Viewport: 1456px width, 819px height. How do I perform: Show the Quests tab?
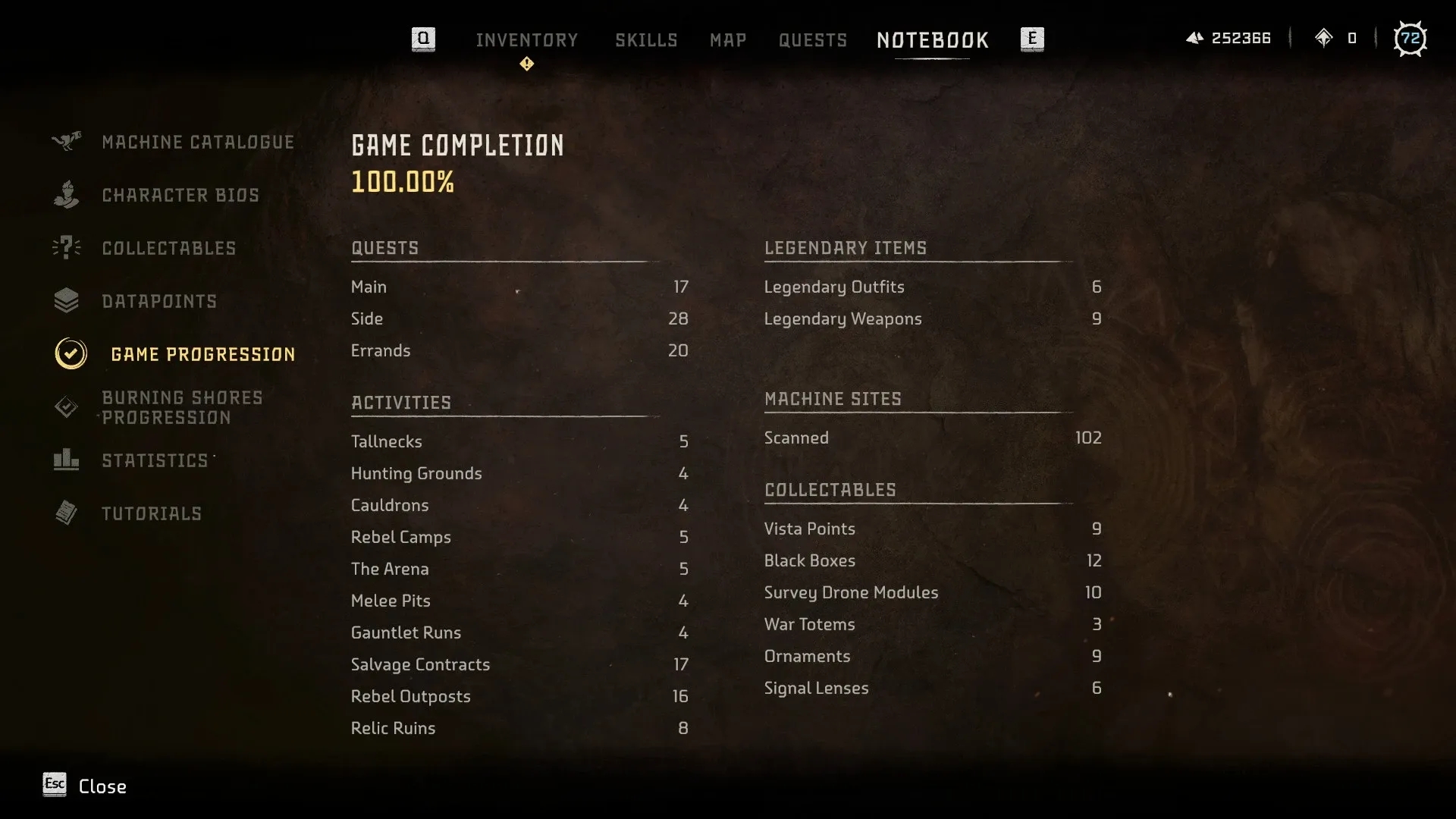812,40
